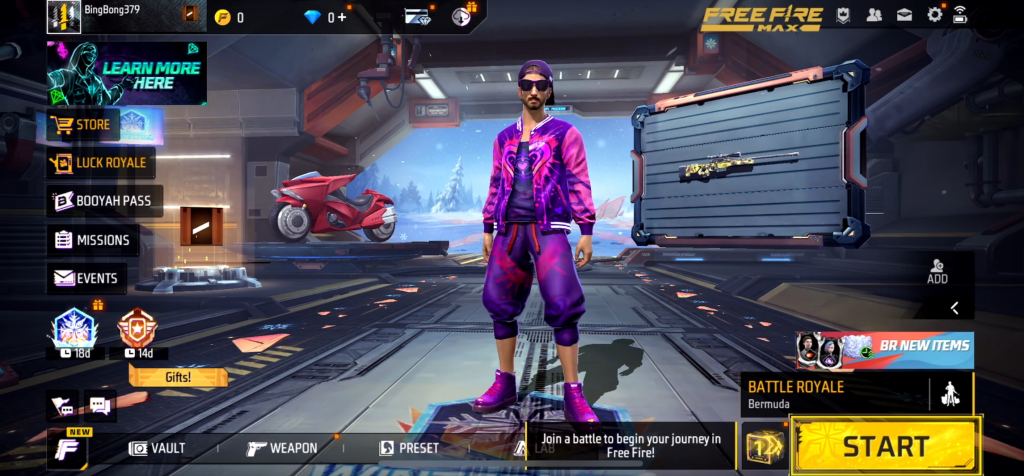The height and width of the screenshot is (476, 1024).
Task: Add diamonds with the plus button
Action: point(343,17)
